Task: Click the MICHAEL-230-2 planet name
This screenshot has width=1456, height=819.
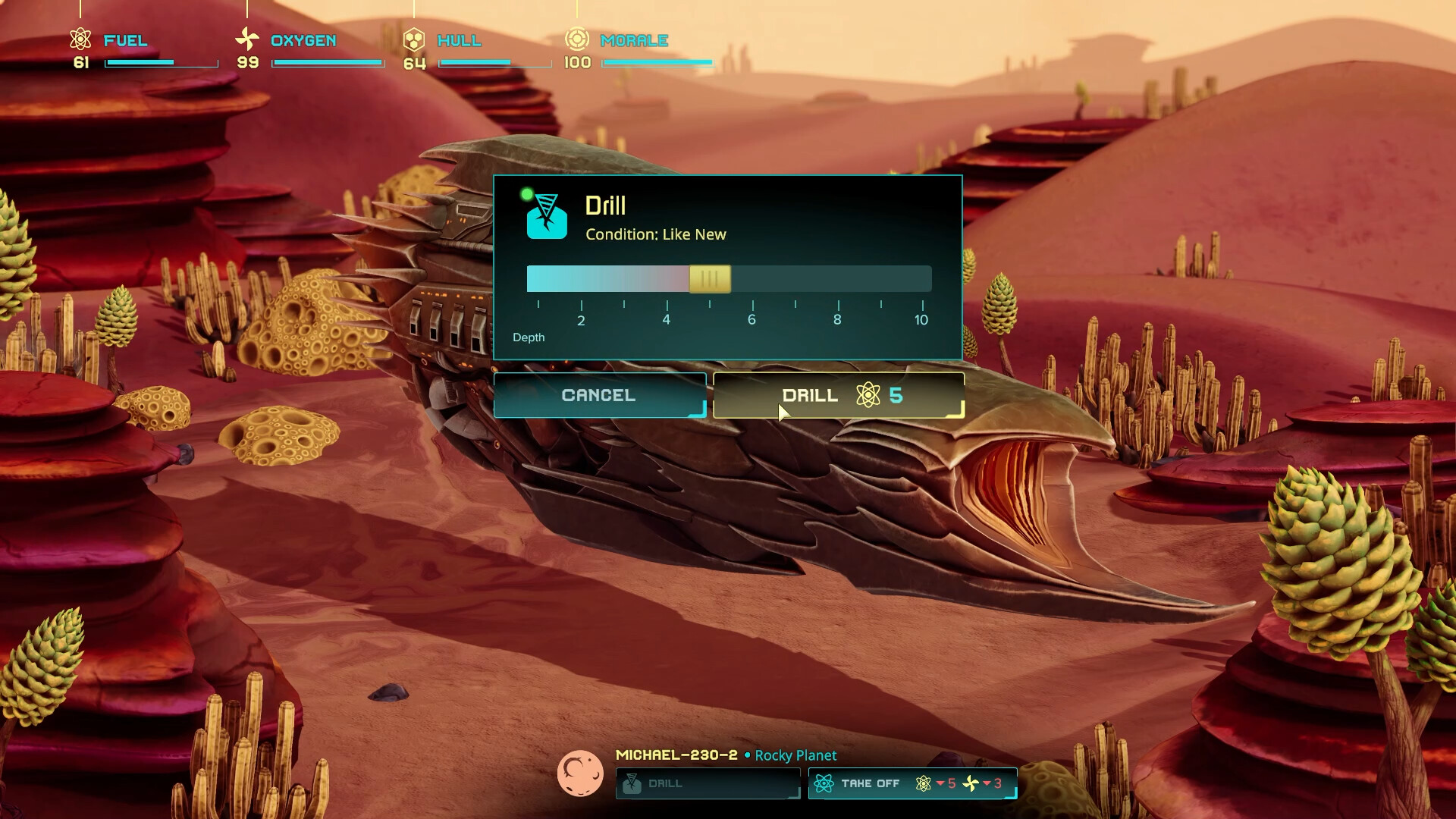Action: coord(675,755)
